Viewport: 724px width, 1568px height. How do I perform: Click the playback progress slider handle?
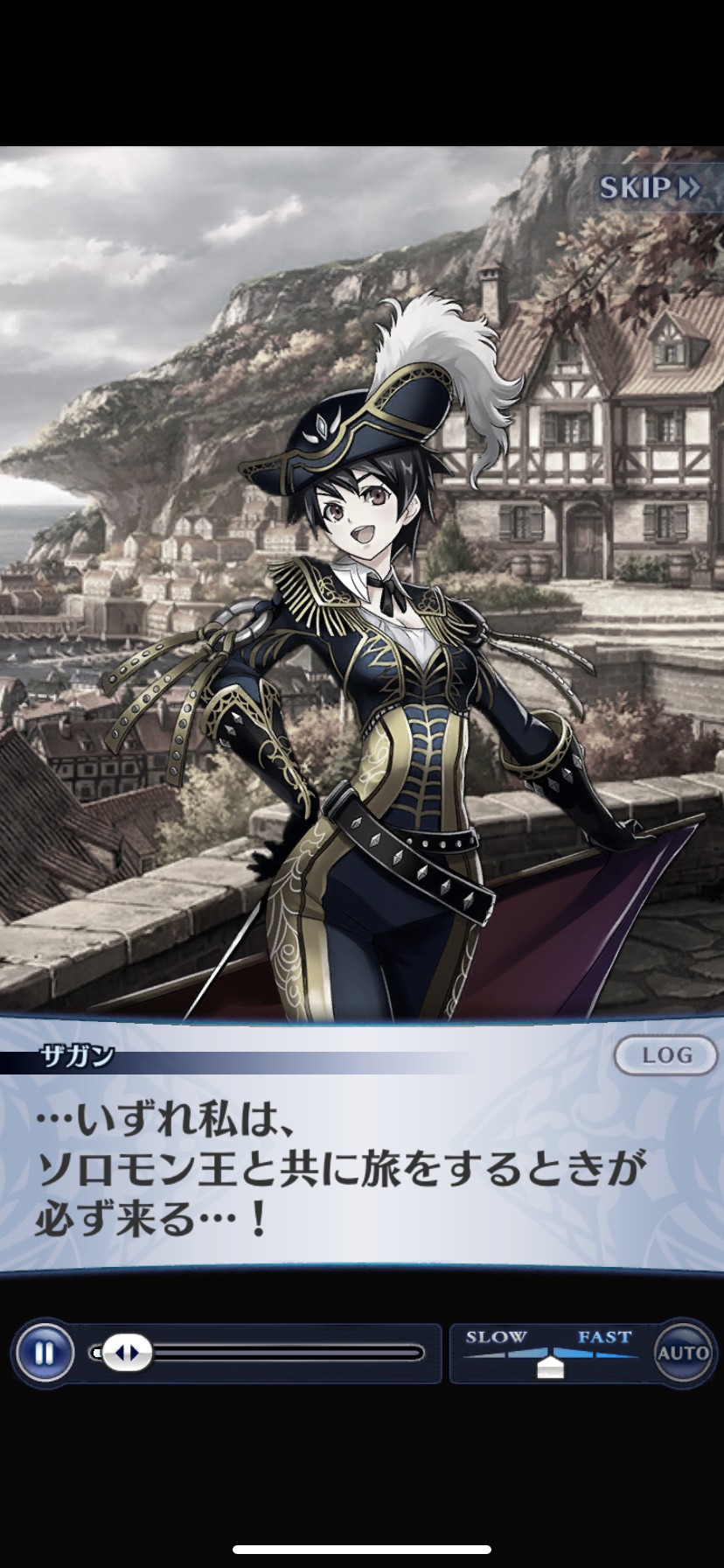(x=126, y=1354)
